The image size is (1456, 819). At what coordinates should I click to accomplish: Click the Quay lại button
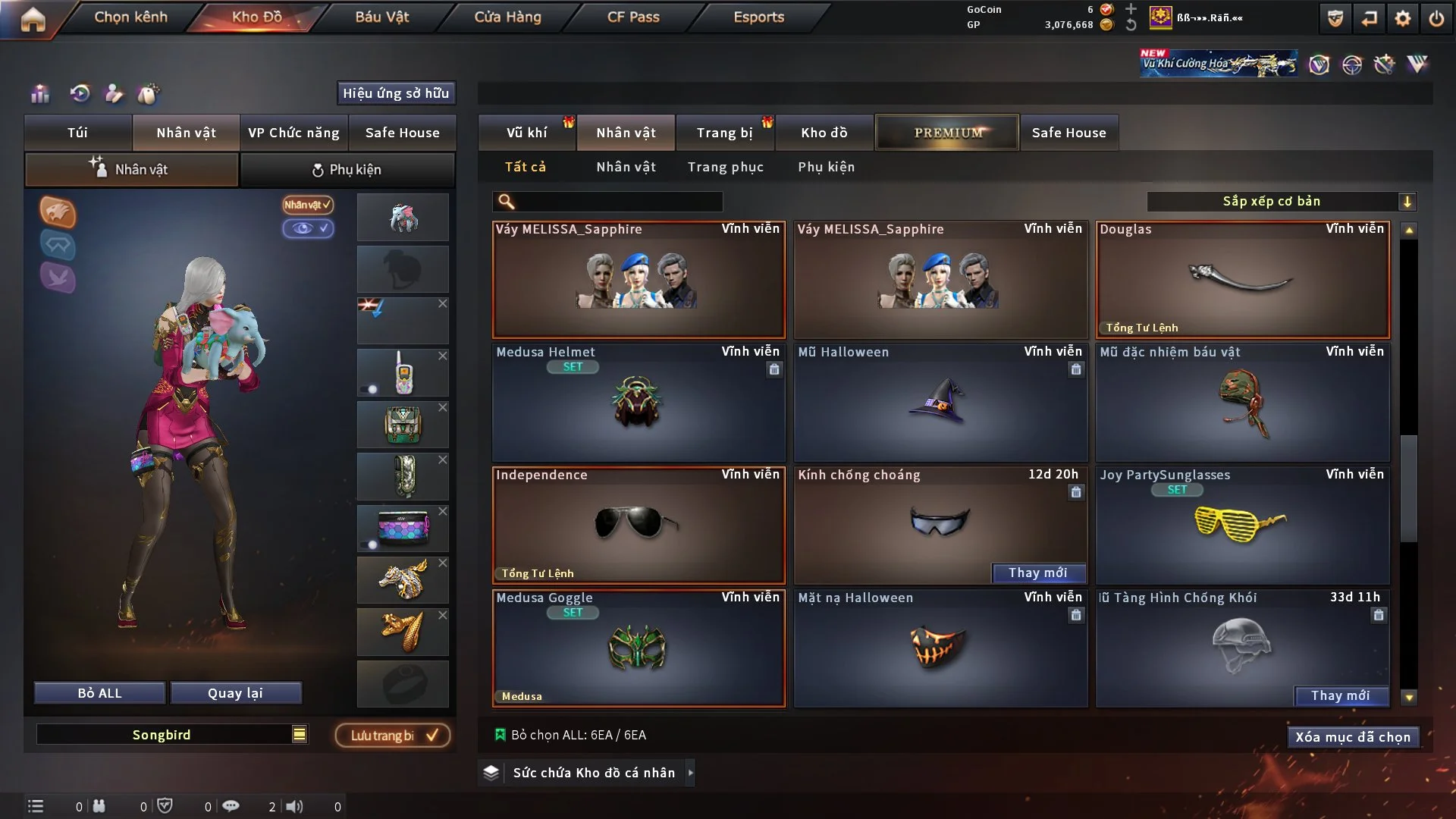[235, 693]
